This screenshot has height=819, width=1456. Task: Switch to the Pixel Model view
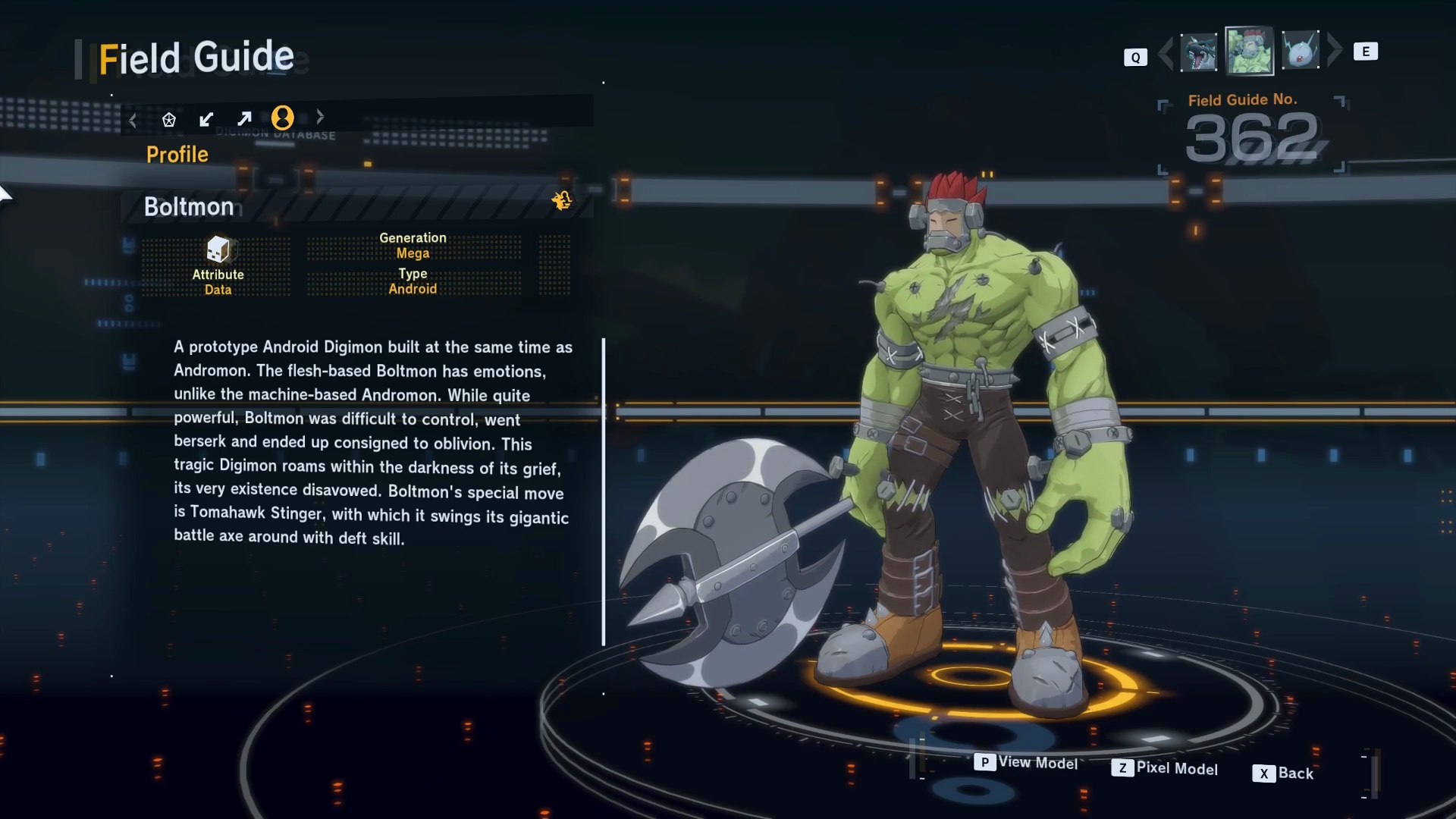tap(1164, 768)
